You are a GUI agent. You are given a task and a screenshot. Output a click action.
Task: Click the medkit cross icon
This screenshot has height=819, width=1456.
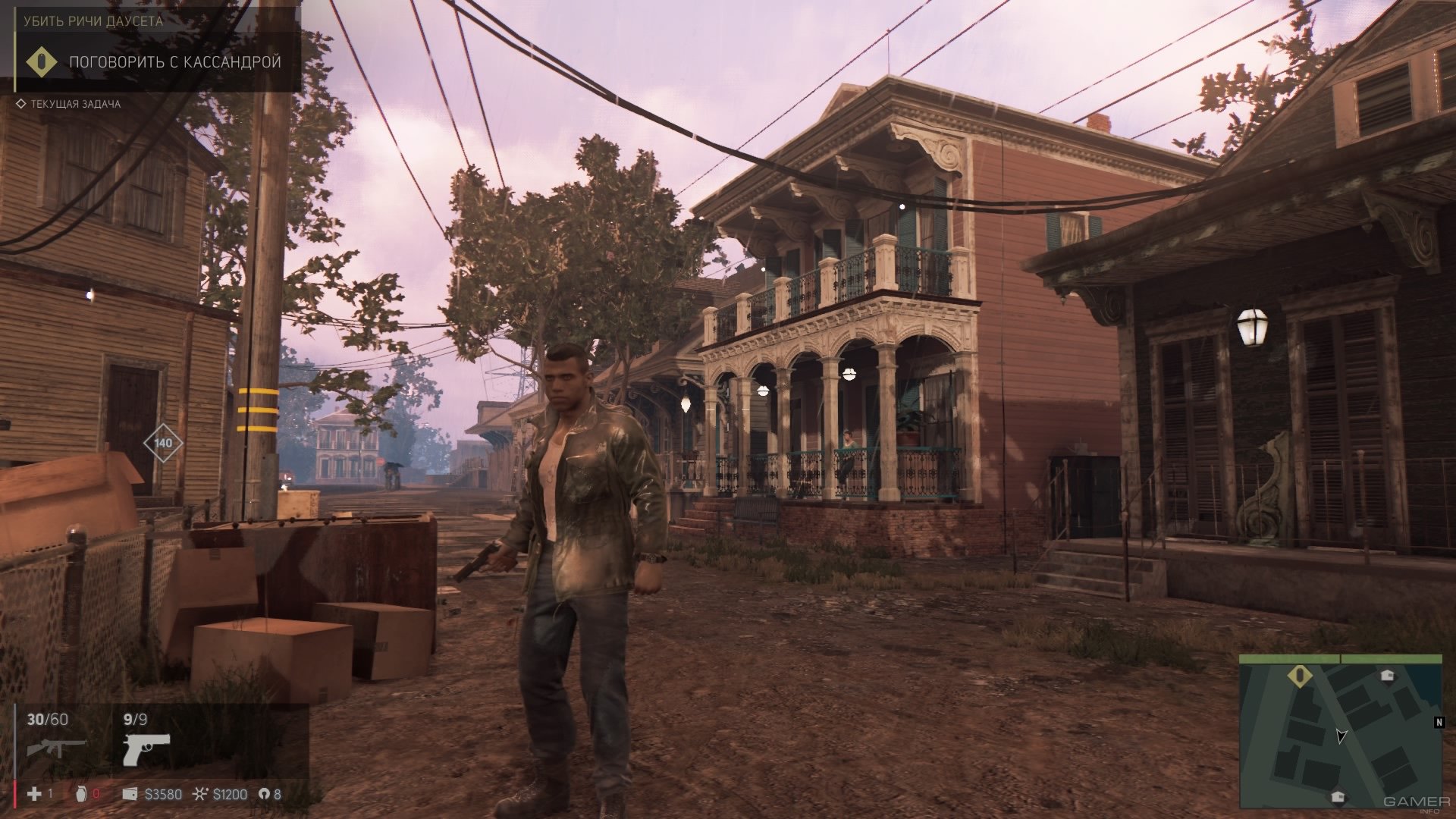(34, 794)
